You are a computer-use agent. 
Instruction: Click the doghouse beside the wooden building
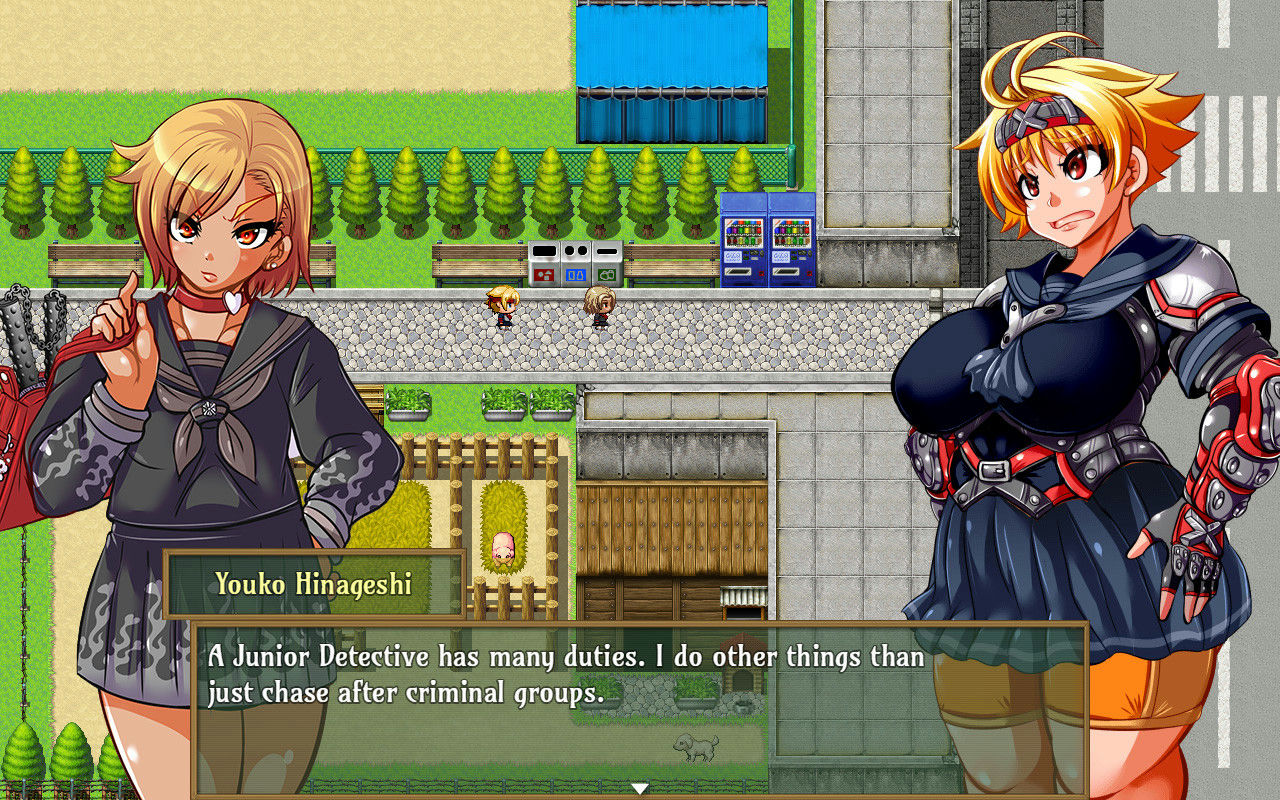[742, 668]
